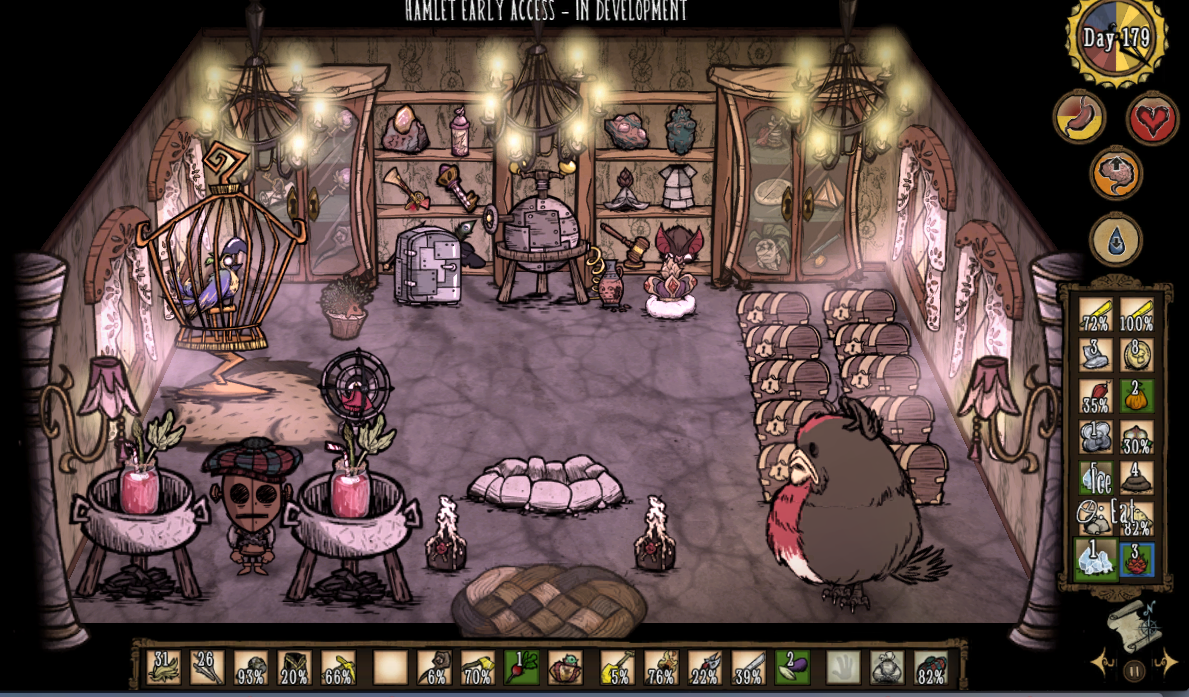Rotate the camera left with the arrow
The height and width of the screenshot is (697, 1189).
[x=1104, y=662]
